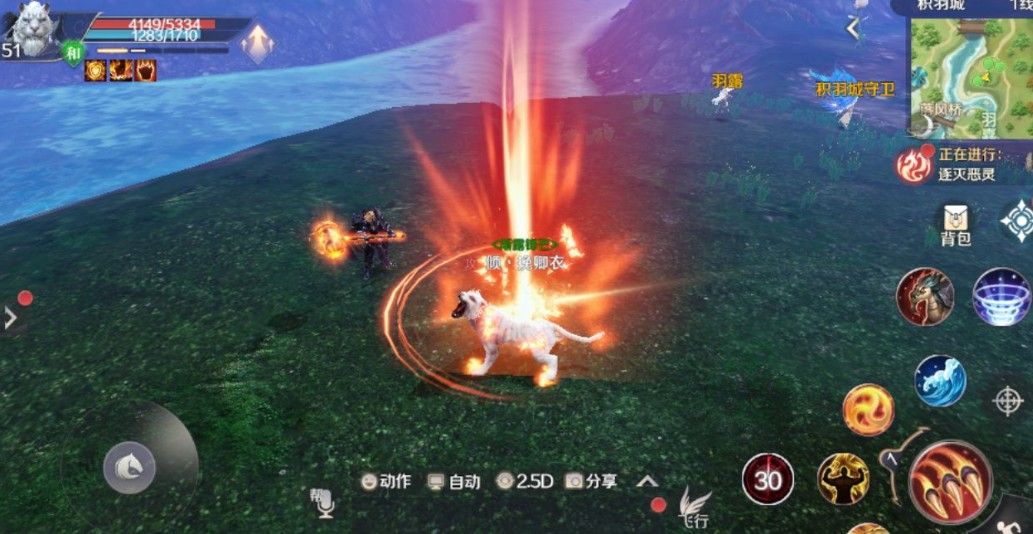Open the 逐灭恶灵 quest tracker
The image size is (1033, 534).
pos(960,165)
